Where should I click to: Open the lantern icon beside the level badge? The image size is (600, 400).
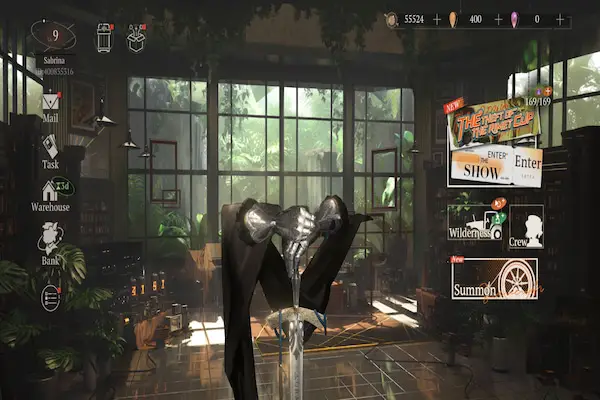coord(103,37)
